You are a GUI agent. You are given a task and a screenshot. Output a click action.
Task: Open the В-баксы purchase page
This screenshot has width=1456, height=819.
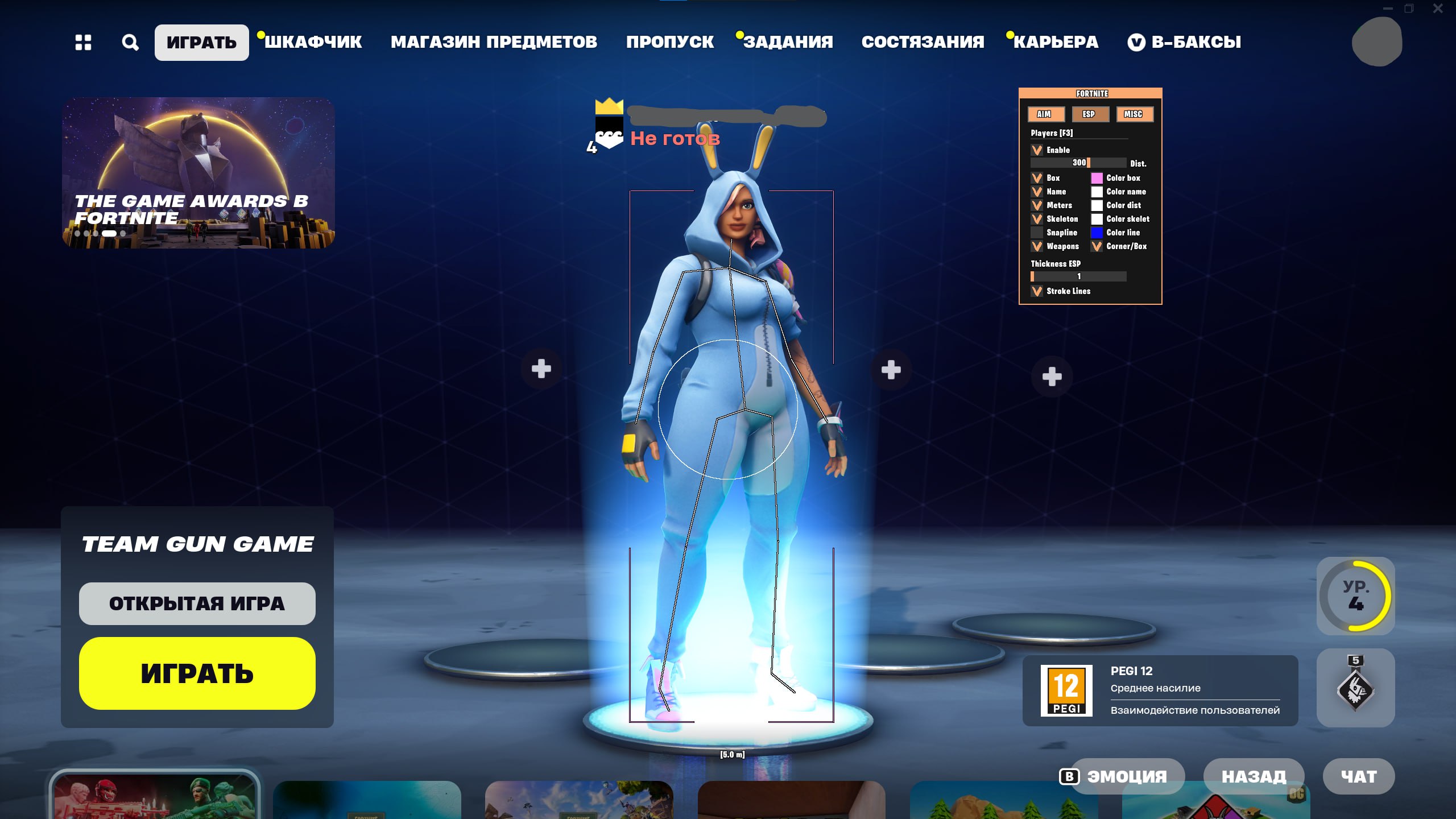(x=1185, y=42)
